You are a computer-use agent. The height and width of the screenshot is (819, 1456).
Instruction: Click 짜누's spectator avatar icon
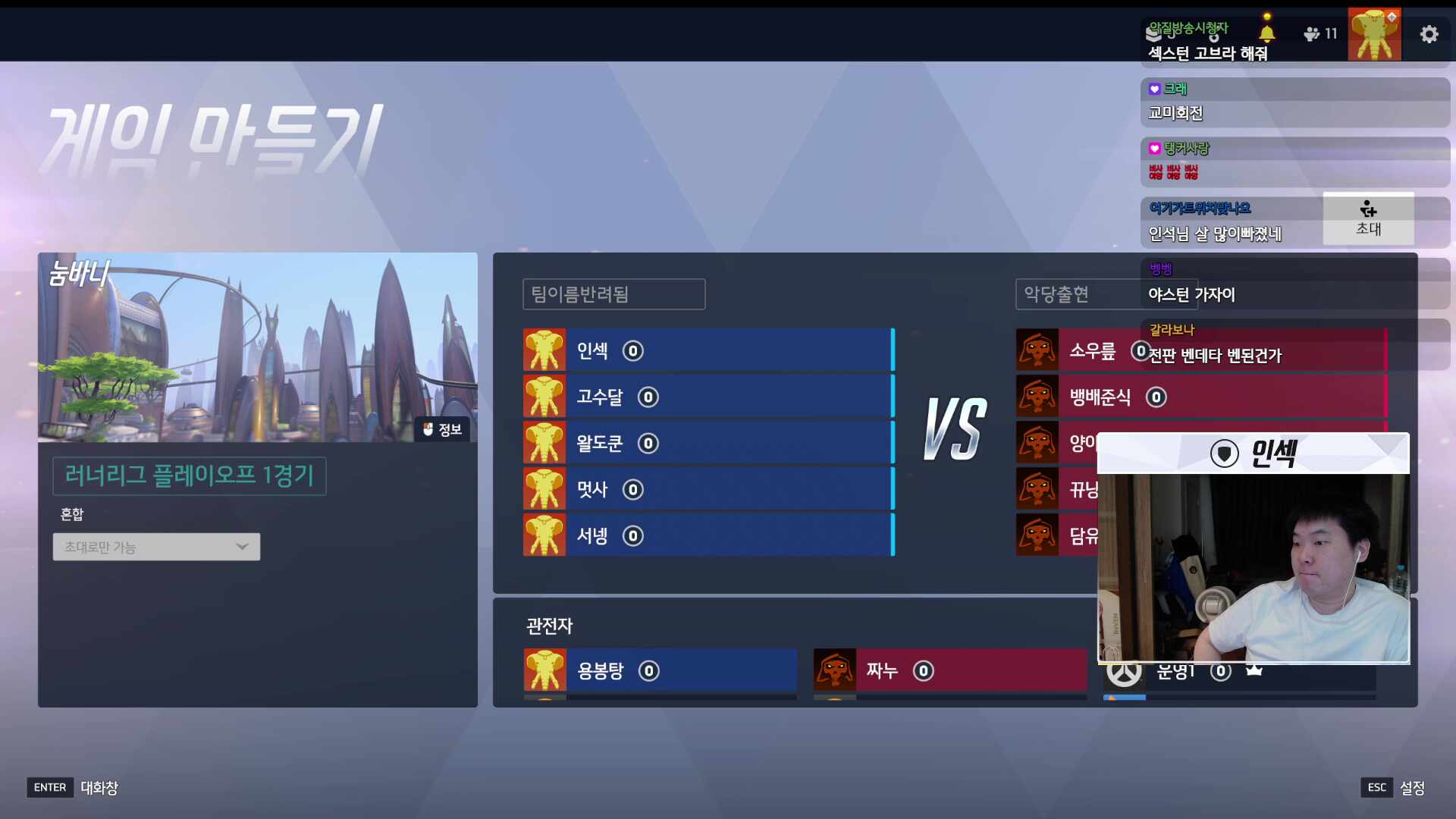(835, 670)
